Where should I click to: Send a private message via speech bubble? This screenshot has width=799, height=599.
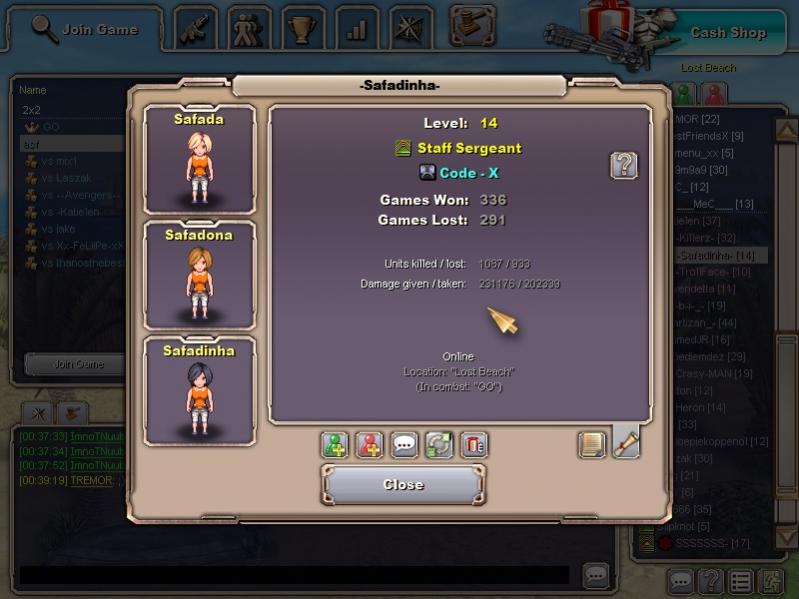pos(405,444)
